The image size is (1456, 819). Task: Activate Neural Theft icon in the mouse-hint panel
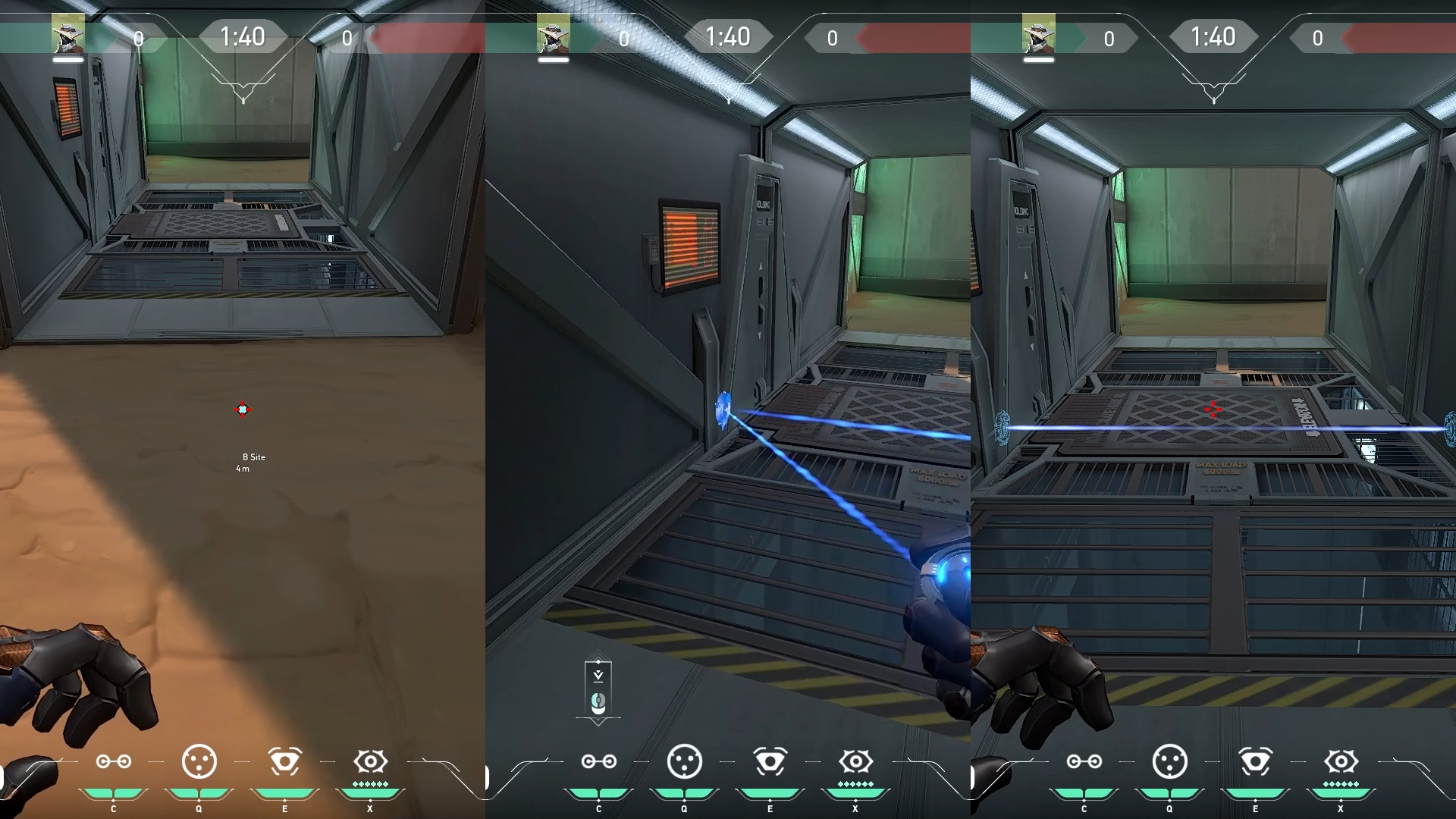[x=855, y=761]
